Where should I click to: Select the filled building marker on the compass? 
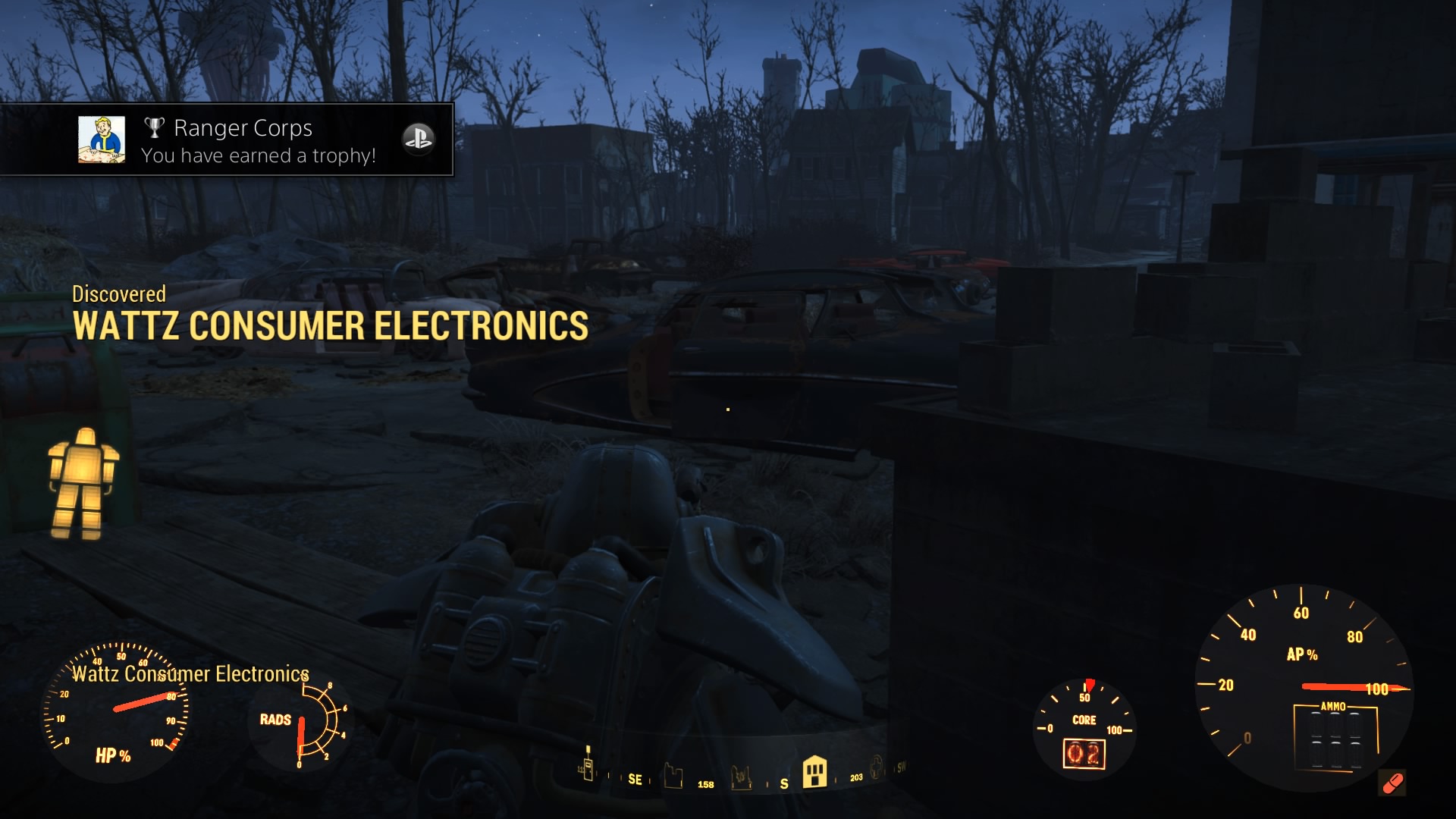tap(814, 771)
